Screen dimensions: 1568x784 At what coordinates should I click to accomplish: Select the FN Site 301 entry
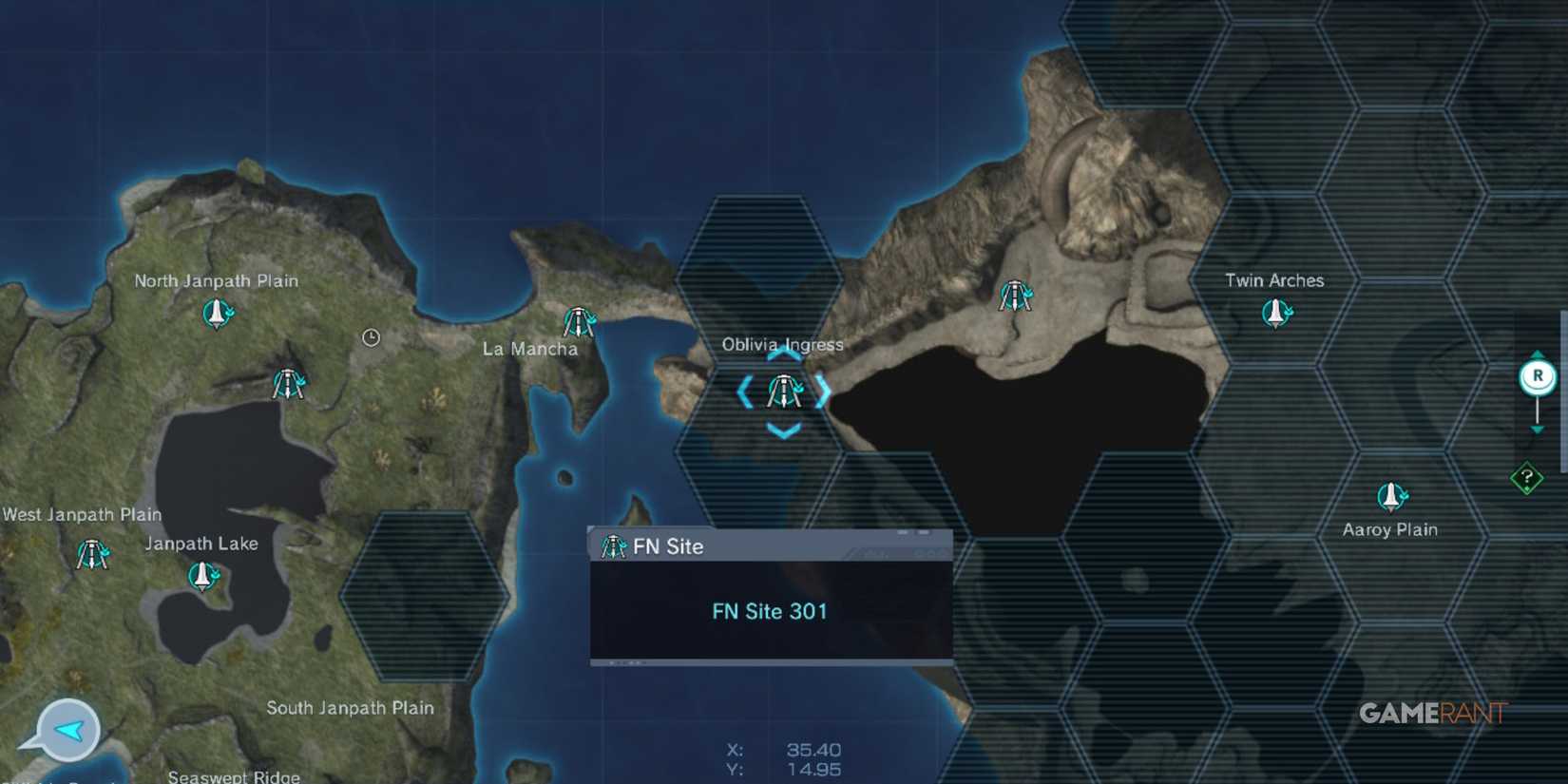(x=770, y=611)
